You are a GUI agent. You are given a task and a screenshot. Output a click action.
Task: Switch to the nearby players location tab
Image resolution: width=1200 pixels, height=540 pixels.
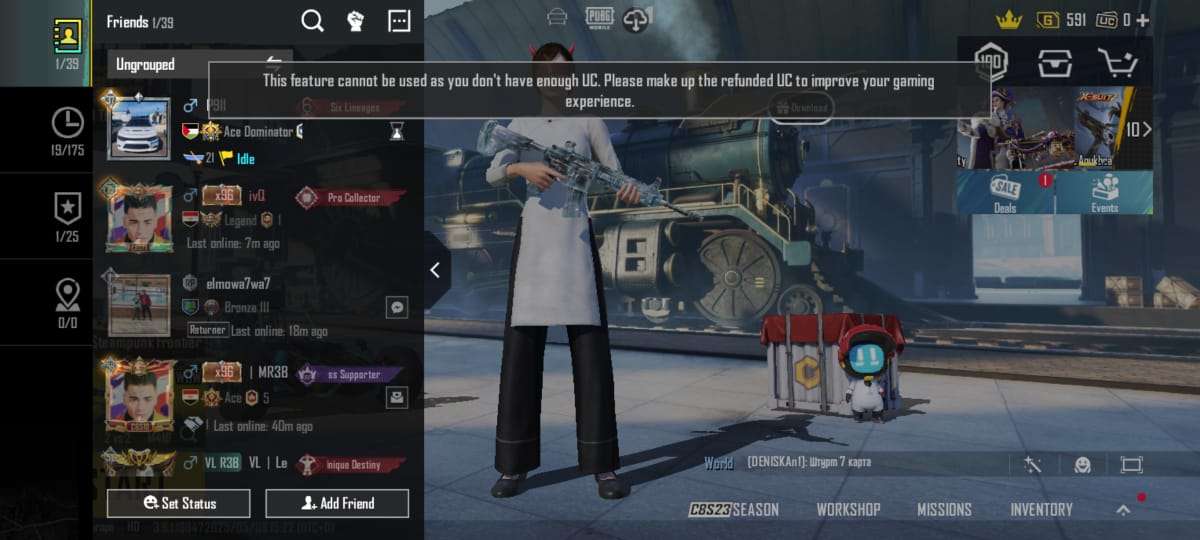(67, 302)
